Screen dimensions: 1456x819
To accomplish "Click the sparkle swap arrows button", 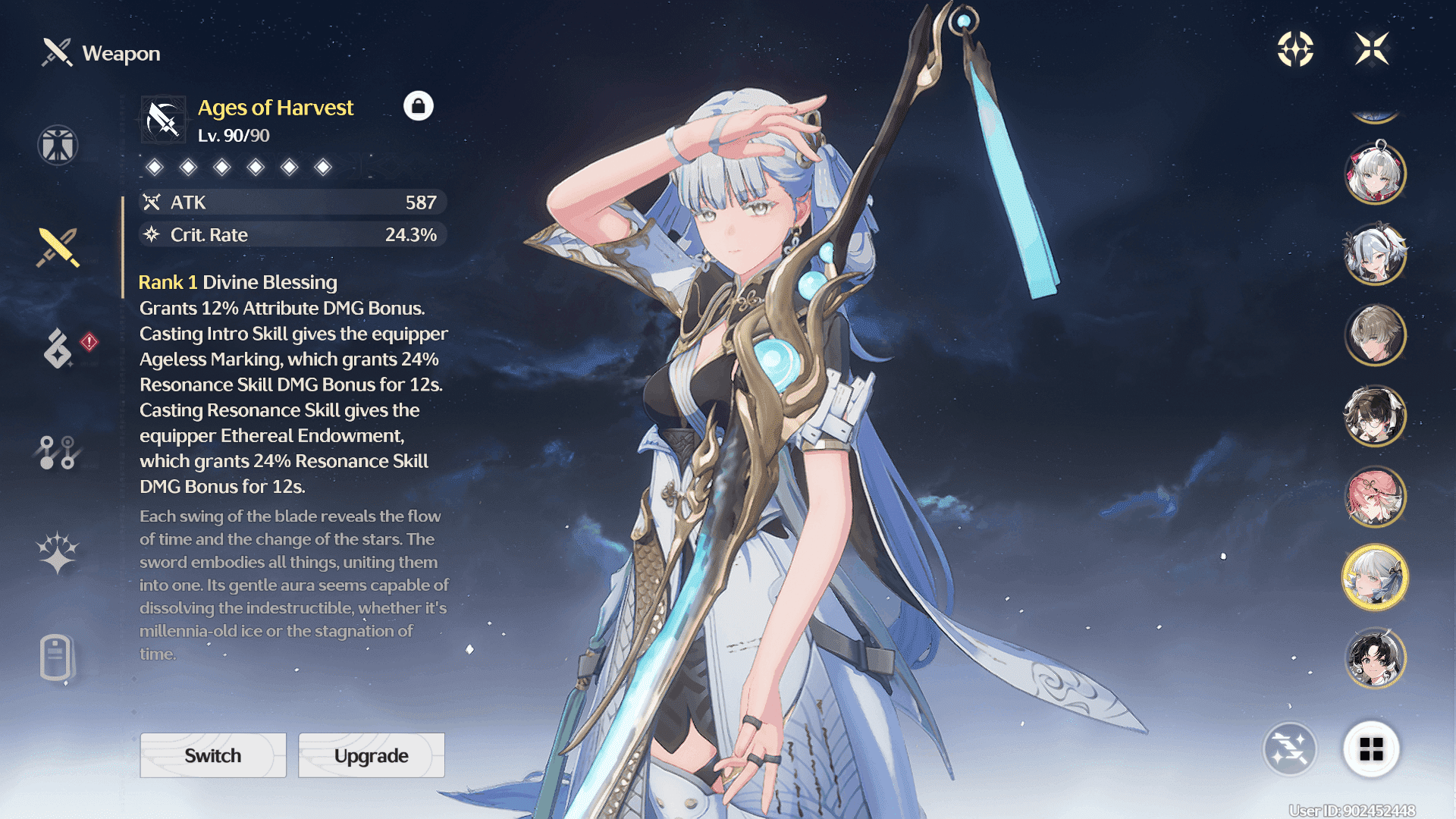I will click(1289, 749).
